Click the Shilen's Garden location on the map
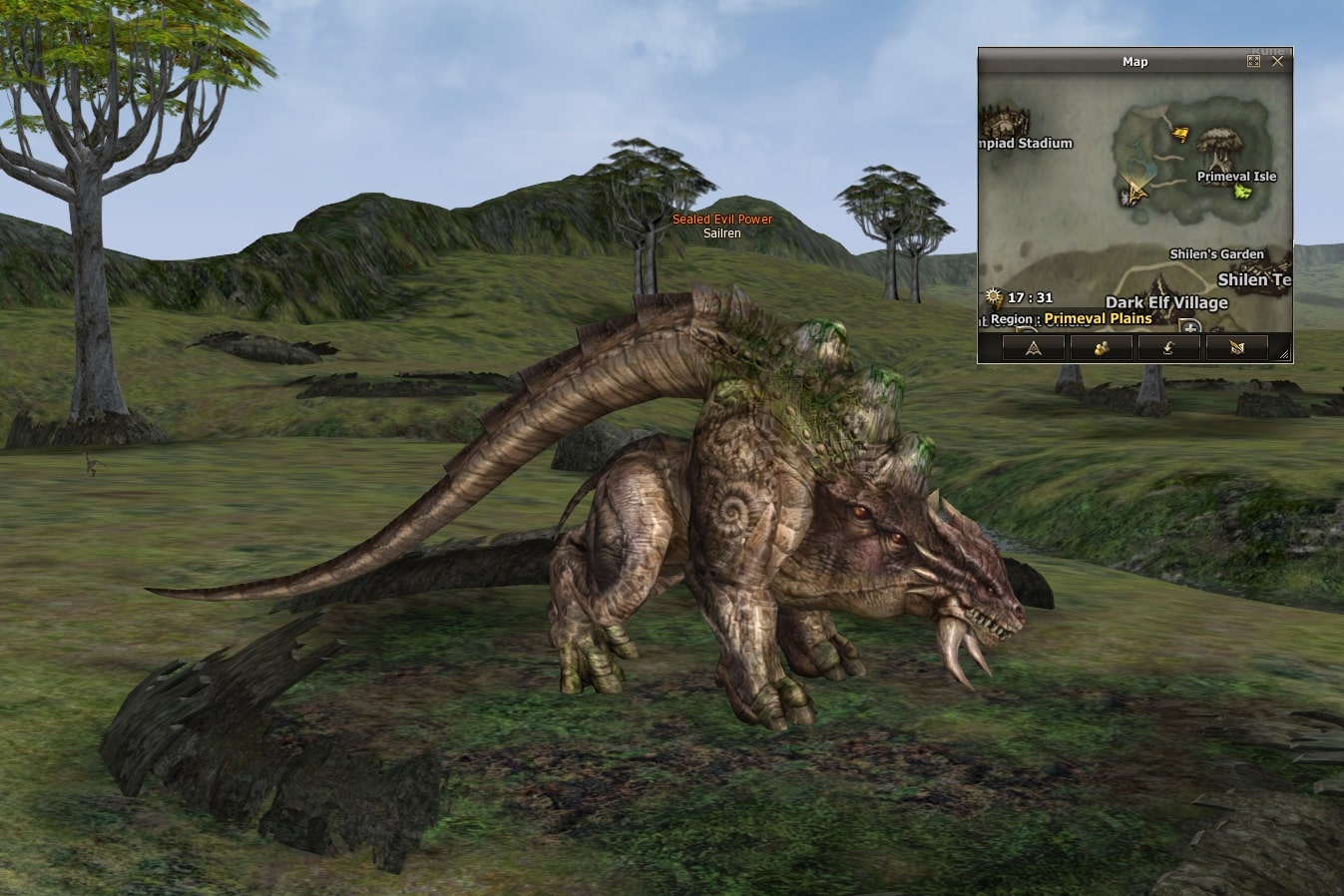 [x=1216, y=254]
